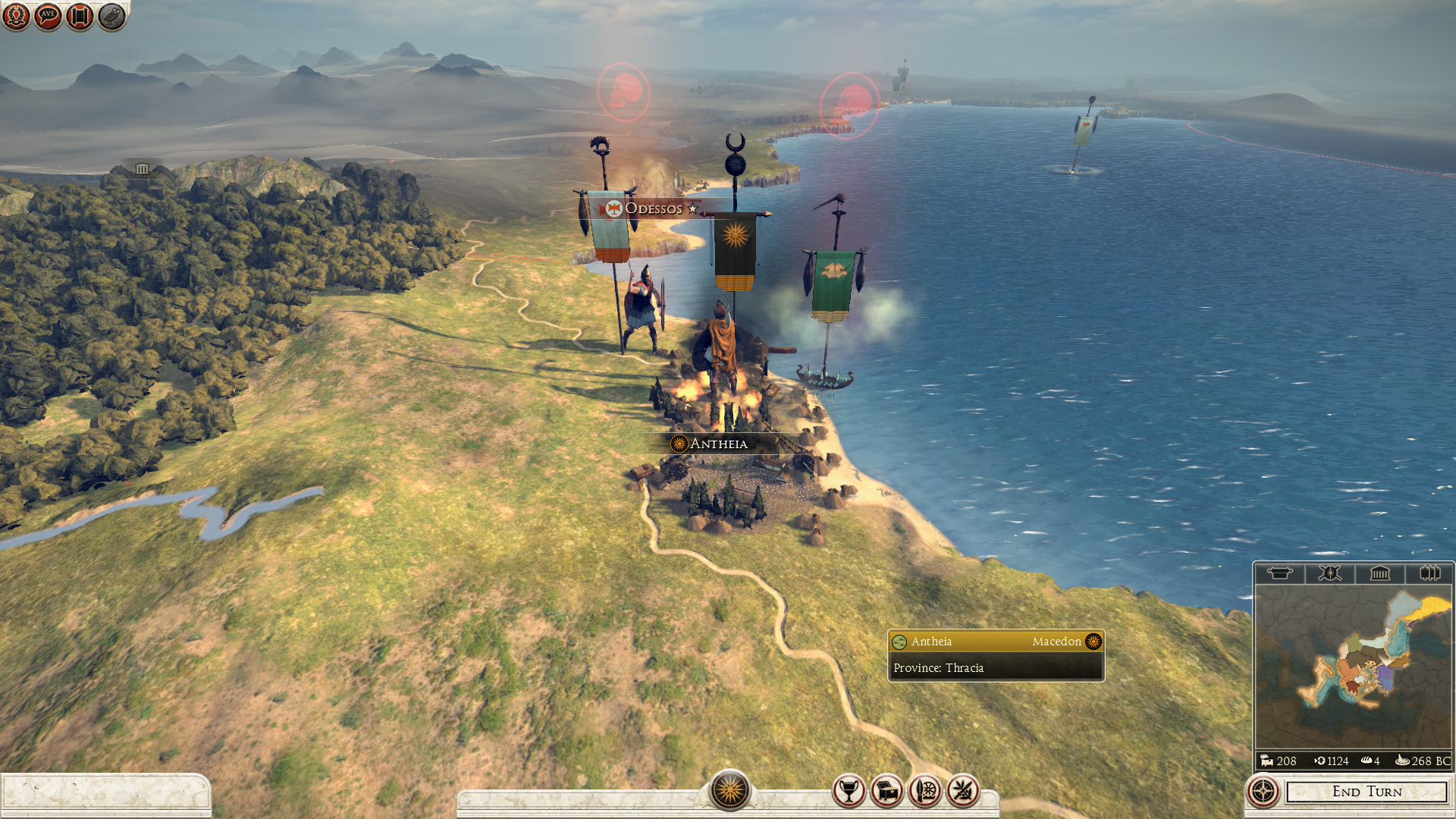Open the trophy cup objectives button

(x=849, y=792)
